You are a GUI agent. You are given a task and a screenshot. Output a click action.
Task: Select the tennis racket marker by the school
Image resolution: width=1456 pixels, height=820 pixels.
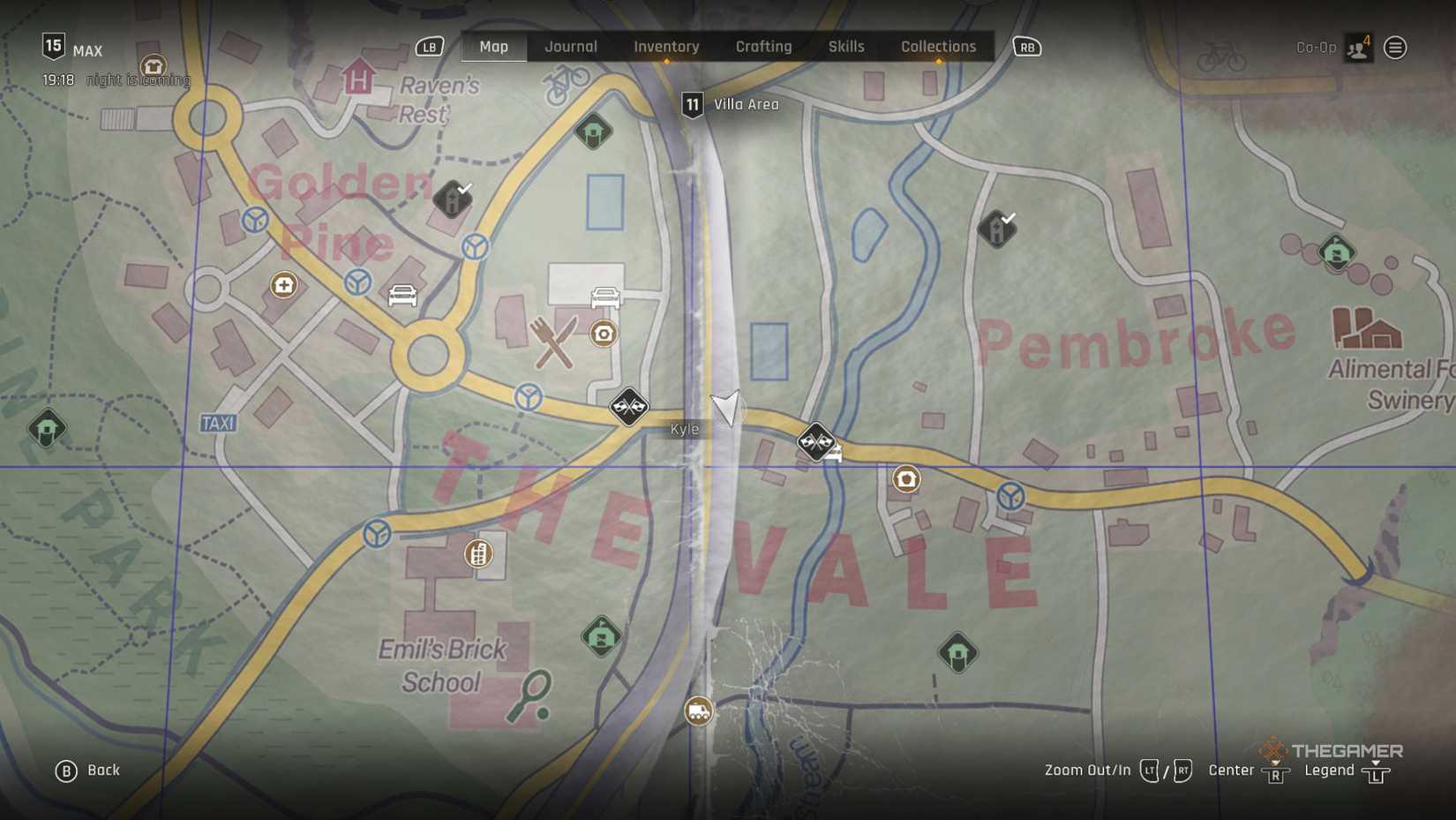coord(530,696)
